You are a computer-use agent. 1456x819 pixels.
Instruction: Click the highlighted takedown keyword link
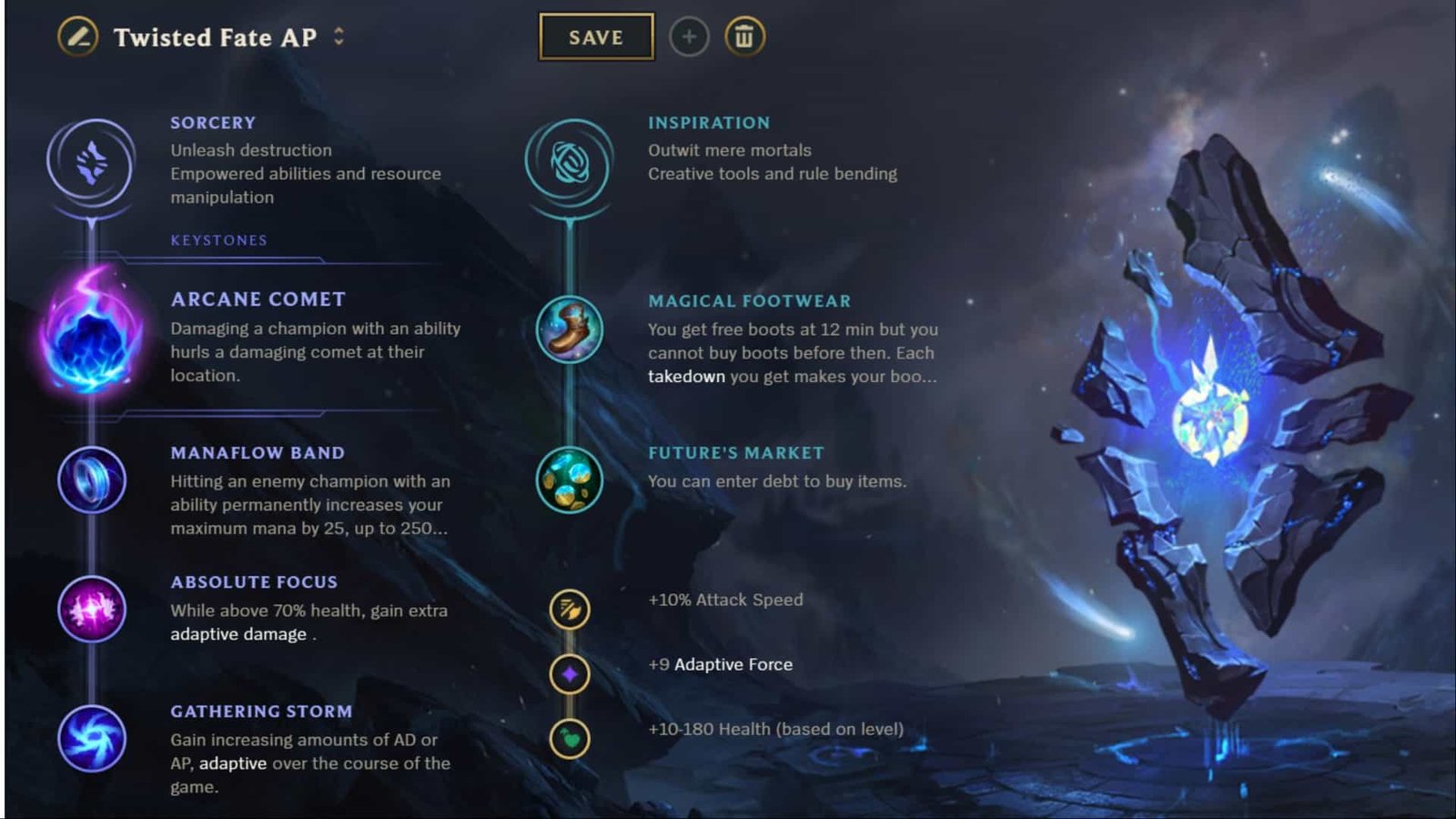click(685, 376)
